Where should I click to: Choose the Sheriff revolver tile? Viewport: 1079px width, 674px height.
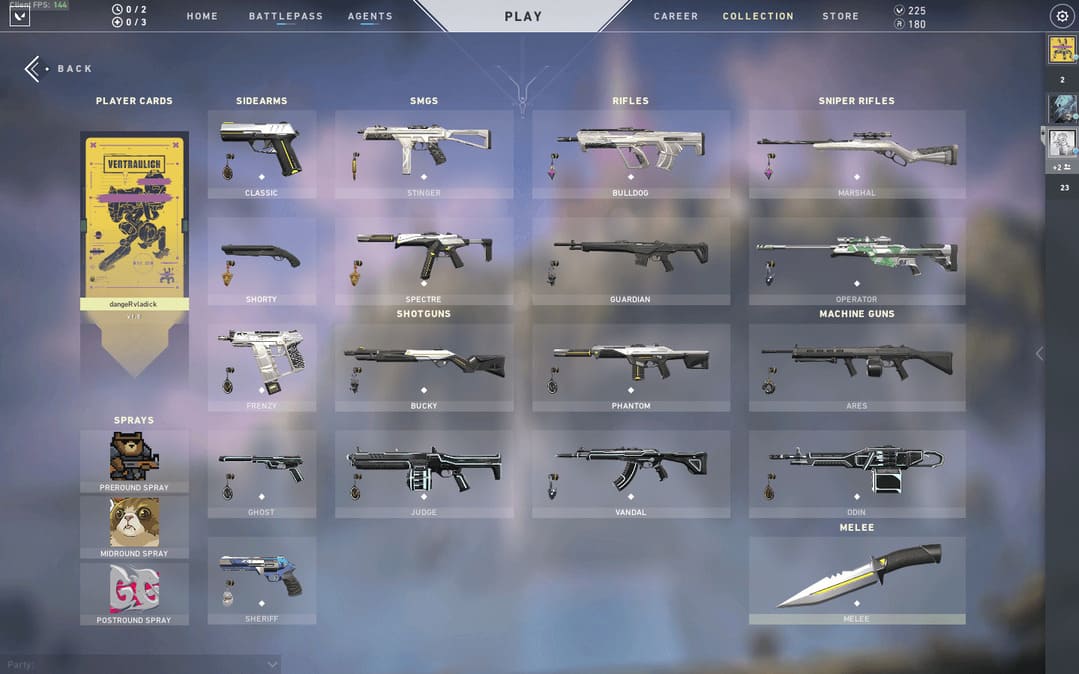point(262,580)
